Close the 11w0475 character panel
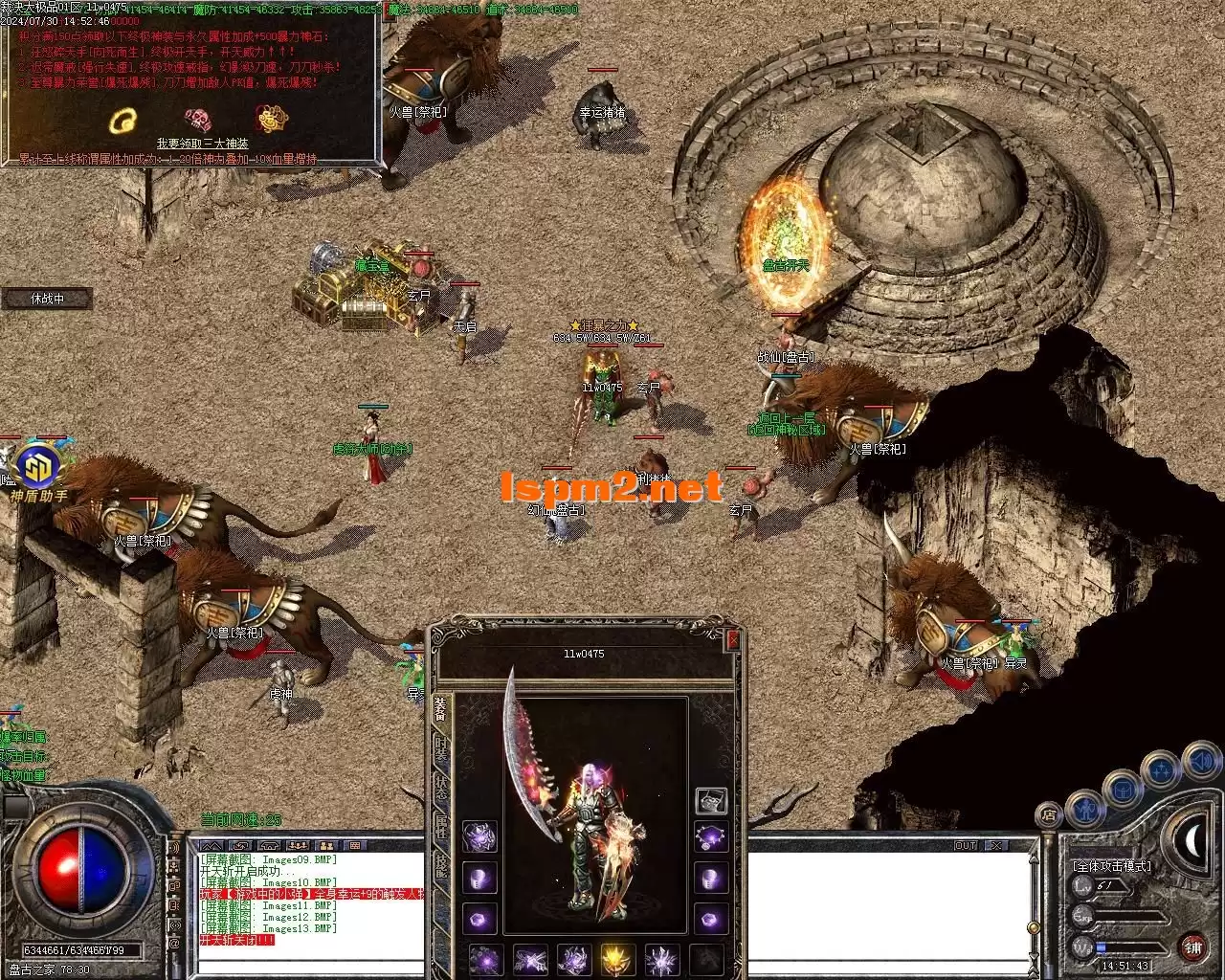This screenshot has width=1225, height=980. (x=733, y=641)
